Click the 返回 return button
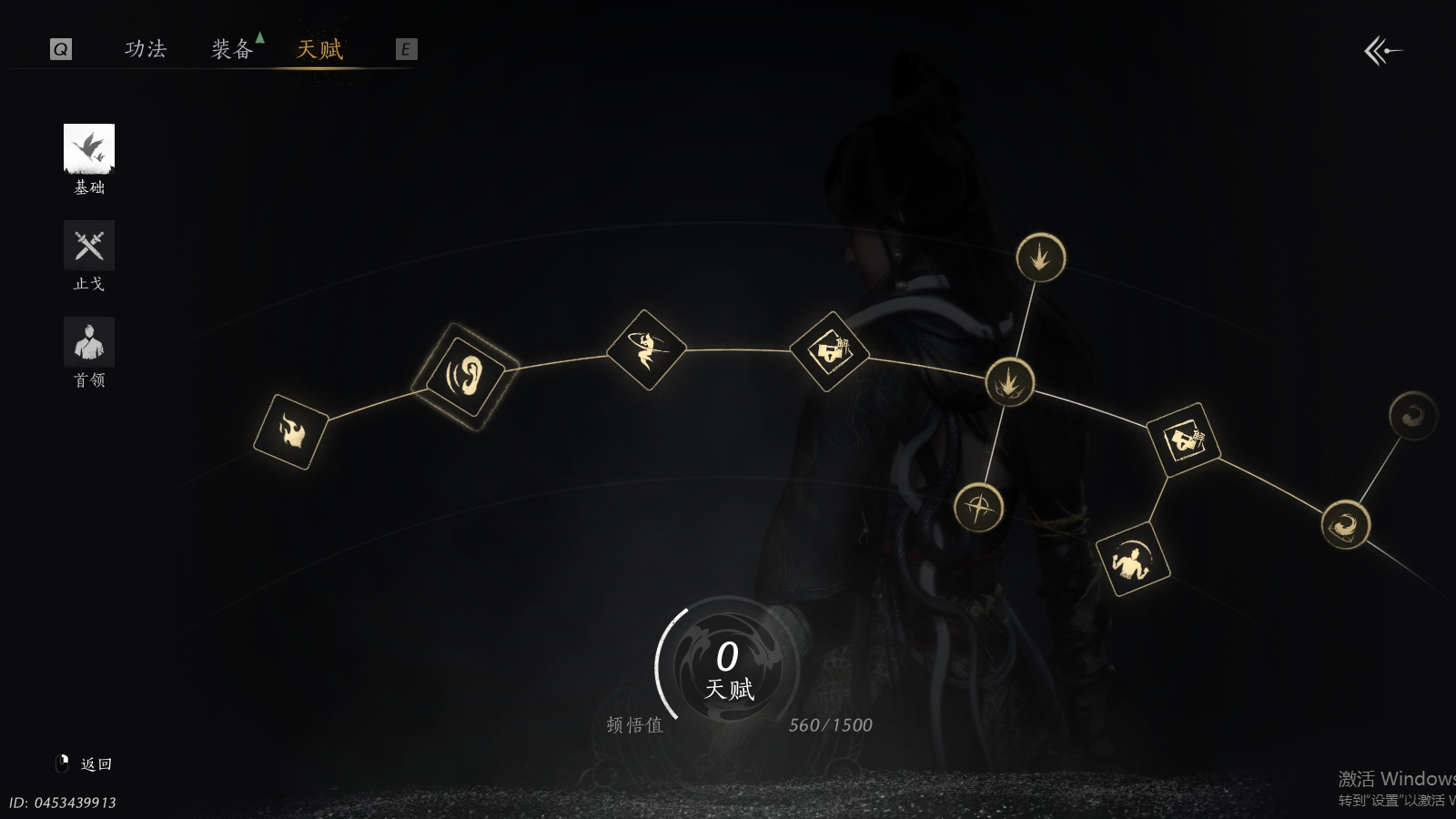Screen dimensions: 1456x819 pos(95,764)
